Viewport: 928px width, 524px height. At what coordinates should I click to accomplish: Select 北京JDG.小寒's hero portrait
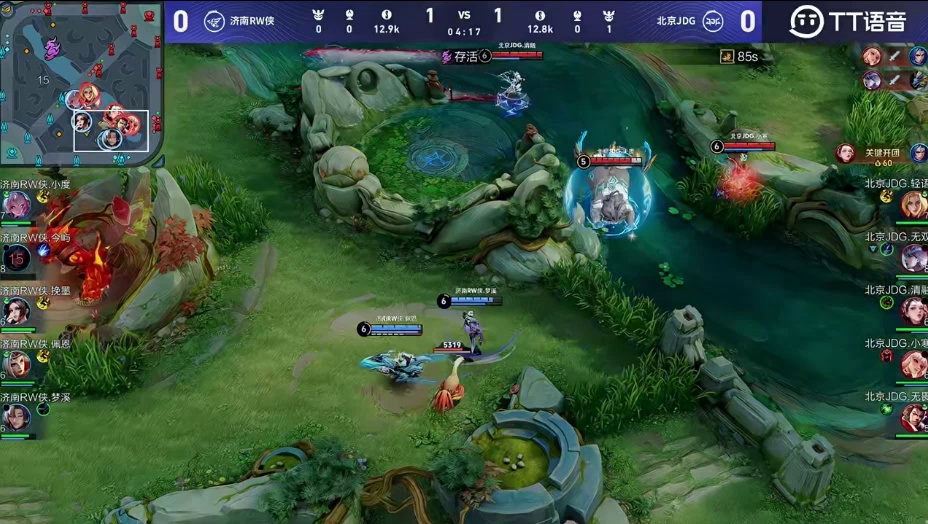click(913, 364)
